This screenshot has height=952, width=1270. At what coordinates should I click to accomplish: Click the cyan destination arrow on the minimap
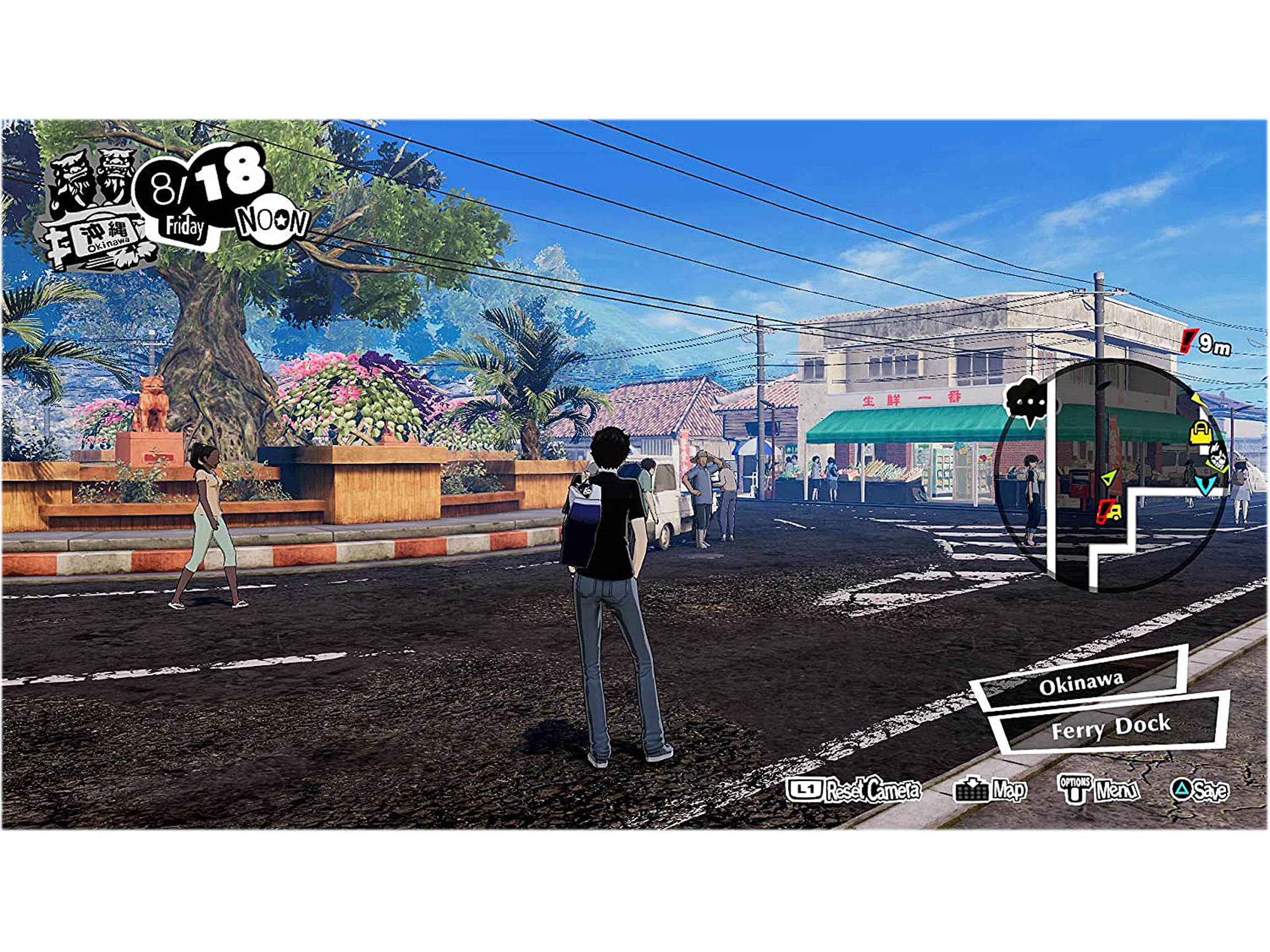pos(1206,486)
